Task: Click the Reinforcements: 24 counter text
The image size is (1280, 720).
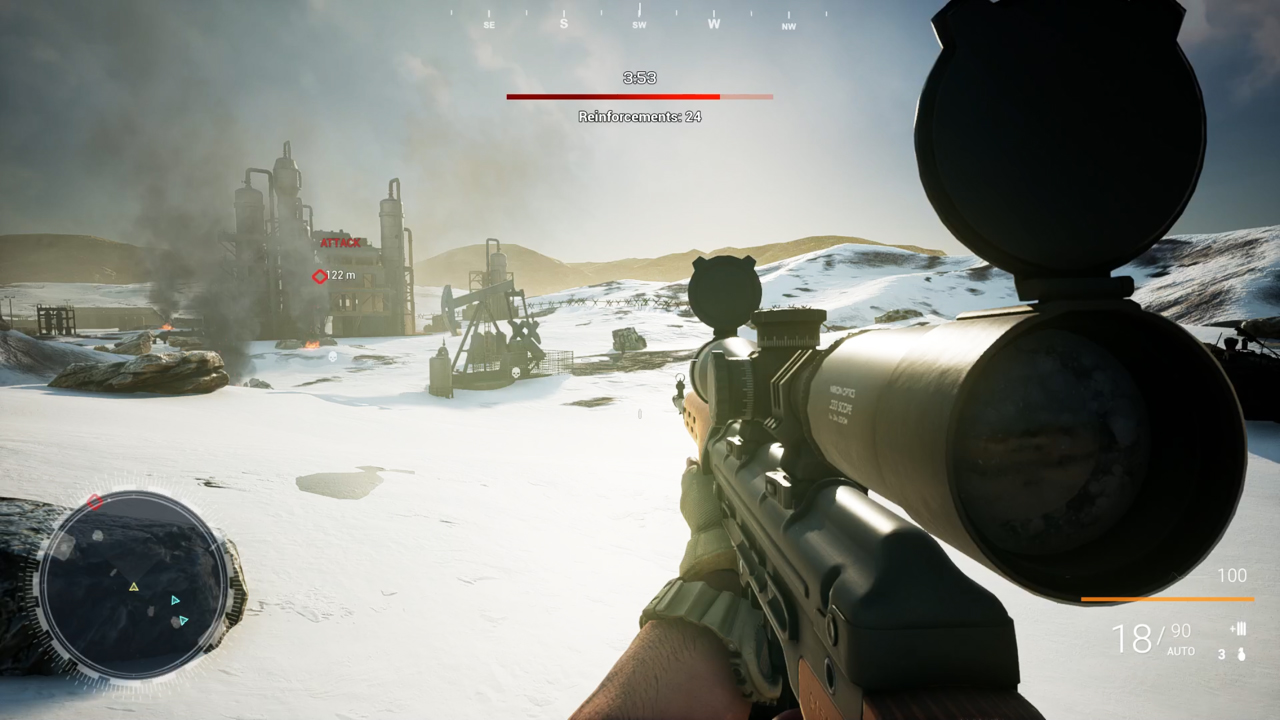Action: click(640, 116)
